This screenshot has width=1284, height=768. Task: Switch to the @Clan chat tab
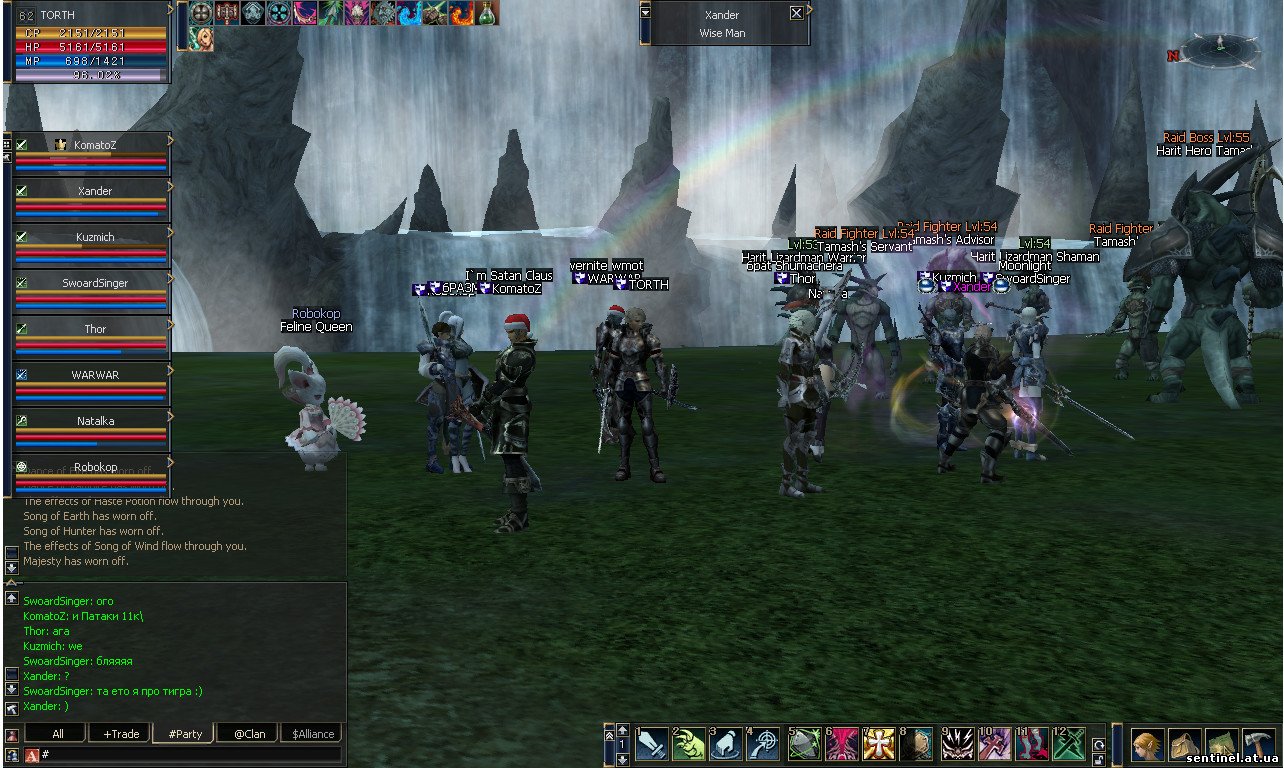point(248,734)
